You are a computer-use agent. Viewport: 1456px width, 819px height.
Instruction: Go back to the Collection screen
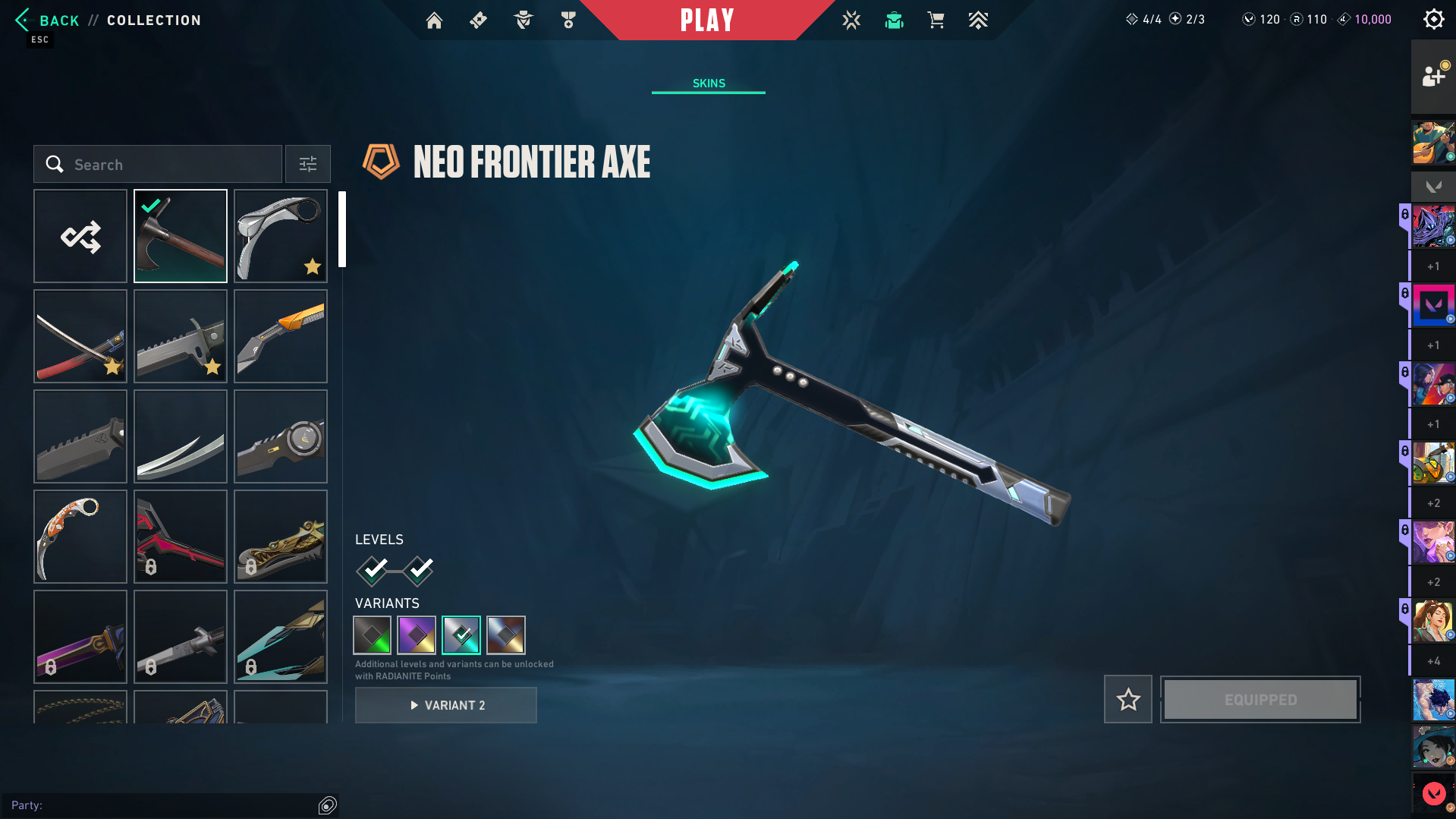pyautogui.click(x=47, y=20)
